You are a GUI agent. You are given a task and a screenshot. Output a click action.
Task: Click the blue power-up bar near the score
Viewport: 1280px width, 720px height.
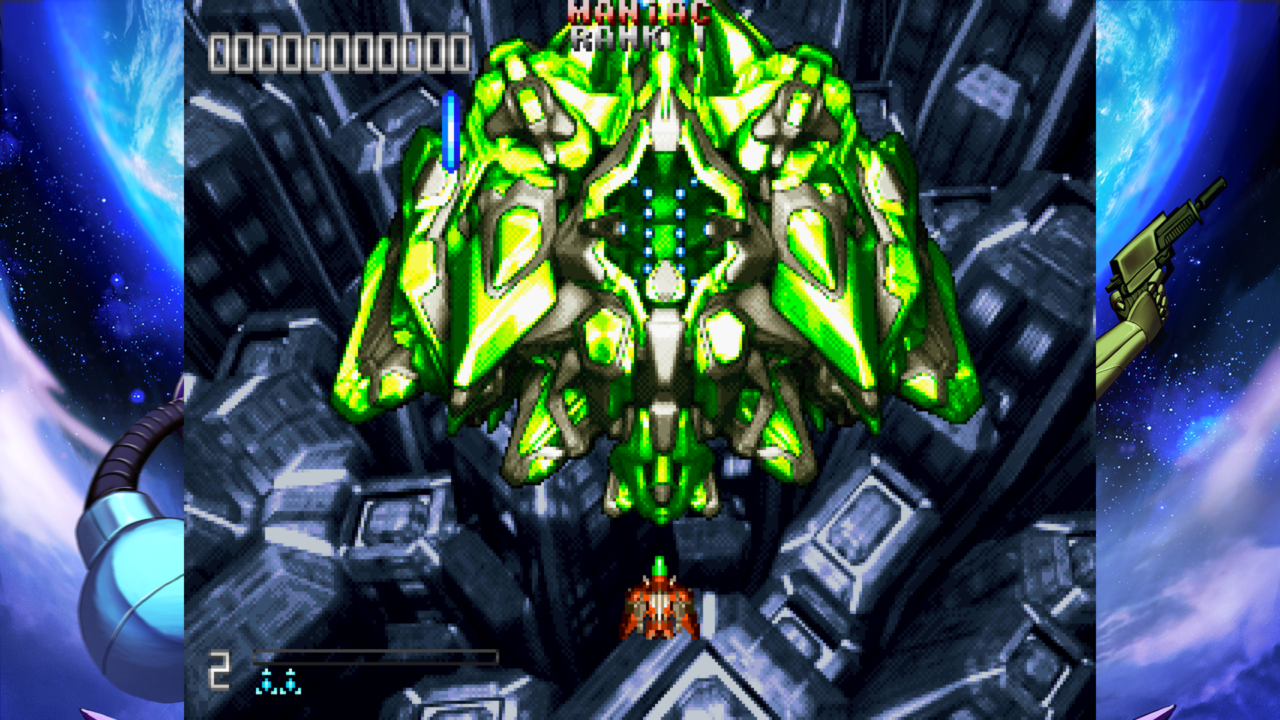pyautogui.click(x=452, y=130)
